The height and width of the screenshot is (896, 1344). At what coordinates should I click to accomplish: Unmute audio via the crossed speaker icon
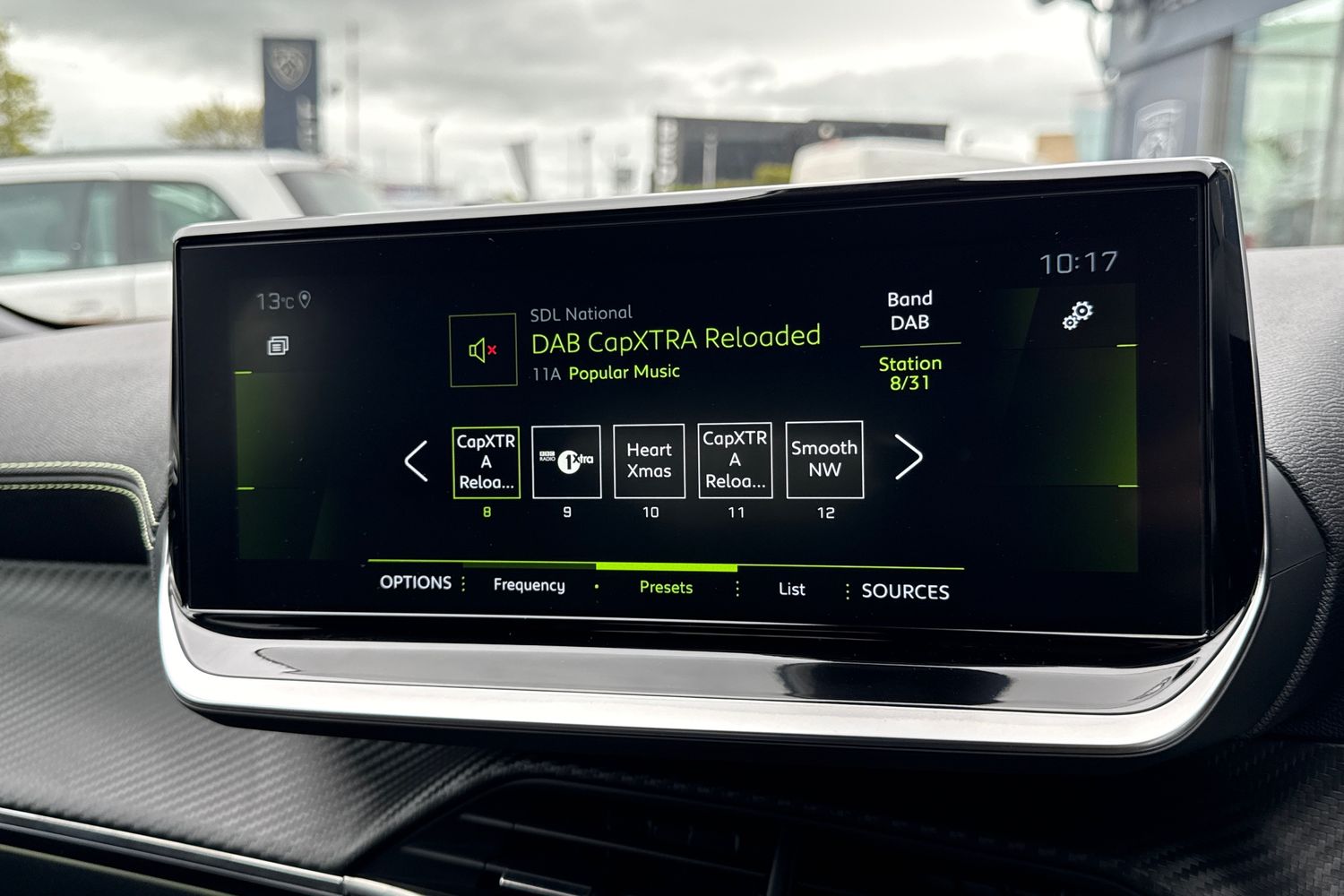(481, 349)
